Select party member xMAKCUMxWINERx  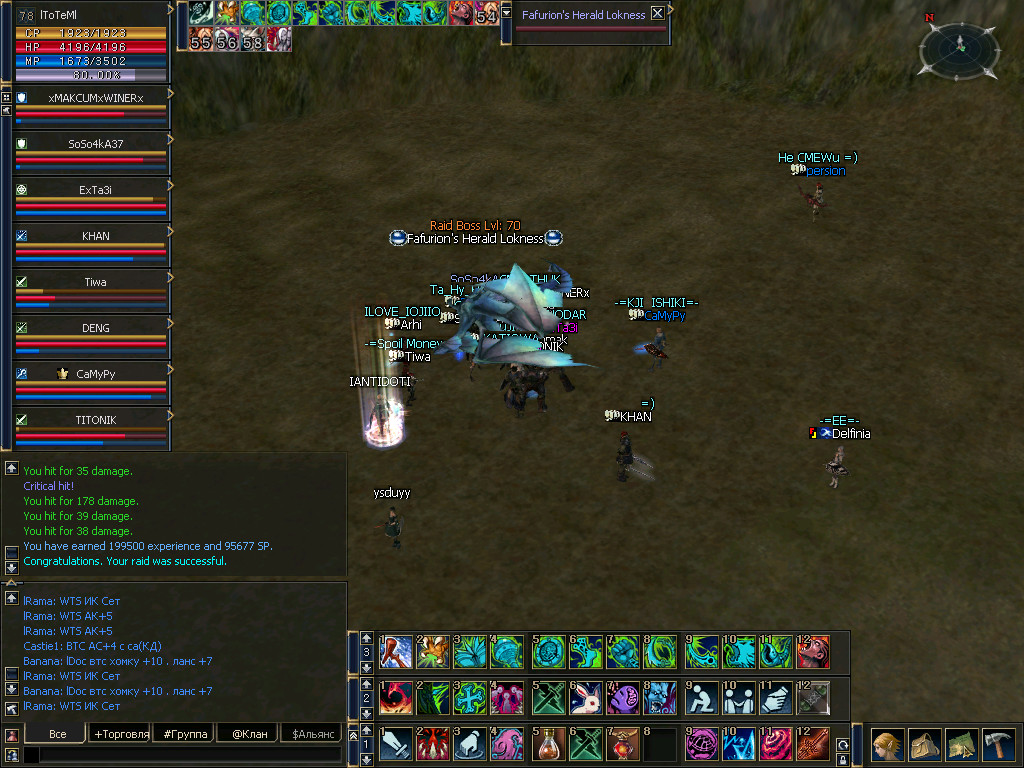[95, 98]
